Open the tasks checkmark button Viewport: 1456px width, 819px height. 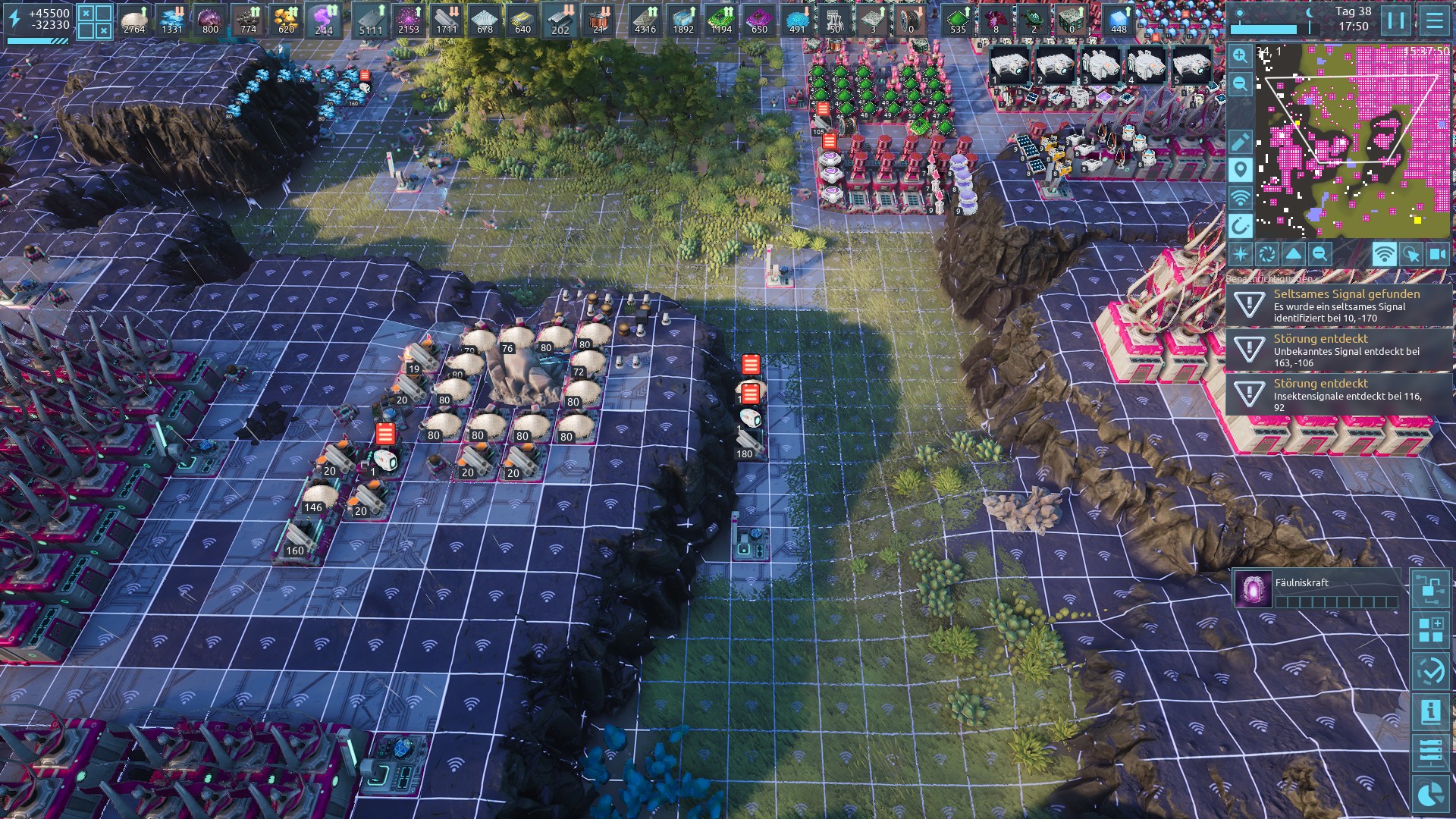pos(1431,671)
